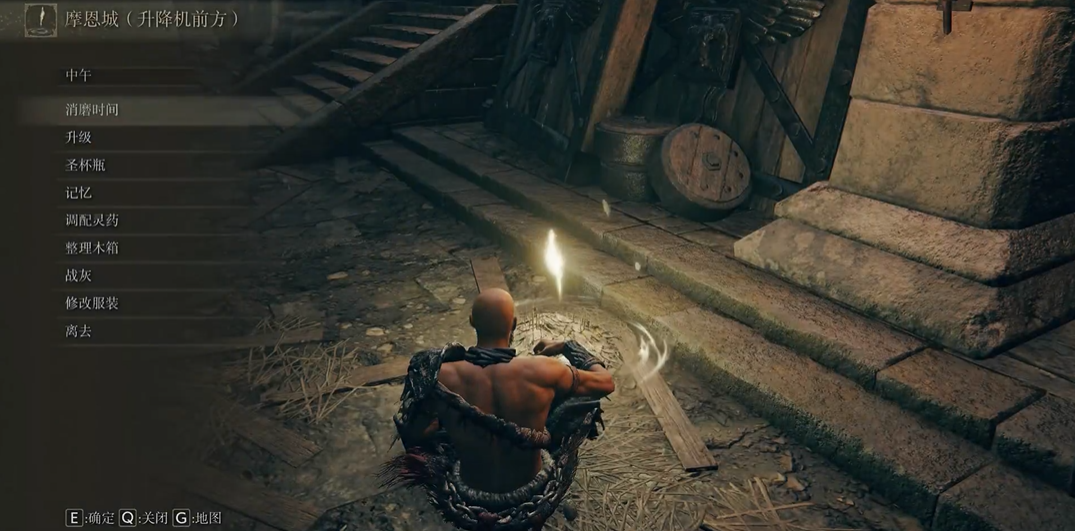The width and height of the screenshot is (1075, 531).
Task: Open the 升级 level up option
Action: click(x=79, y=137)
